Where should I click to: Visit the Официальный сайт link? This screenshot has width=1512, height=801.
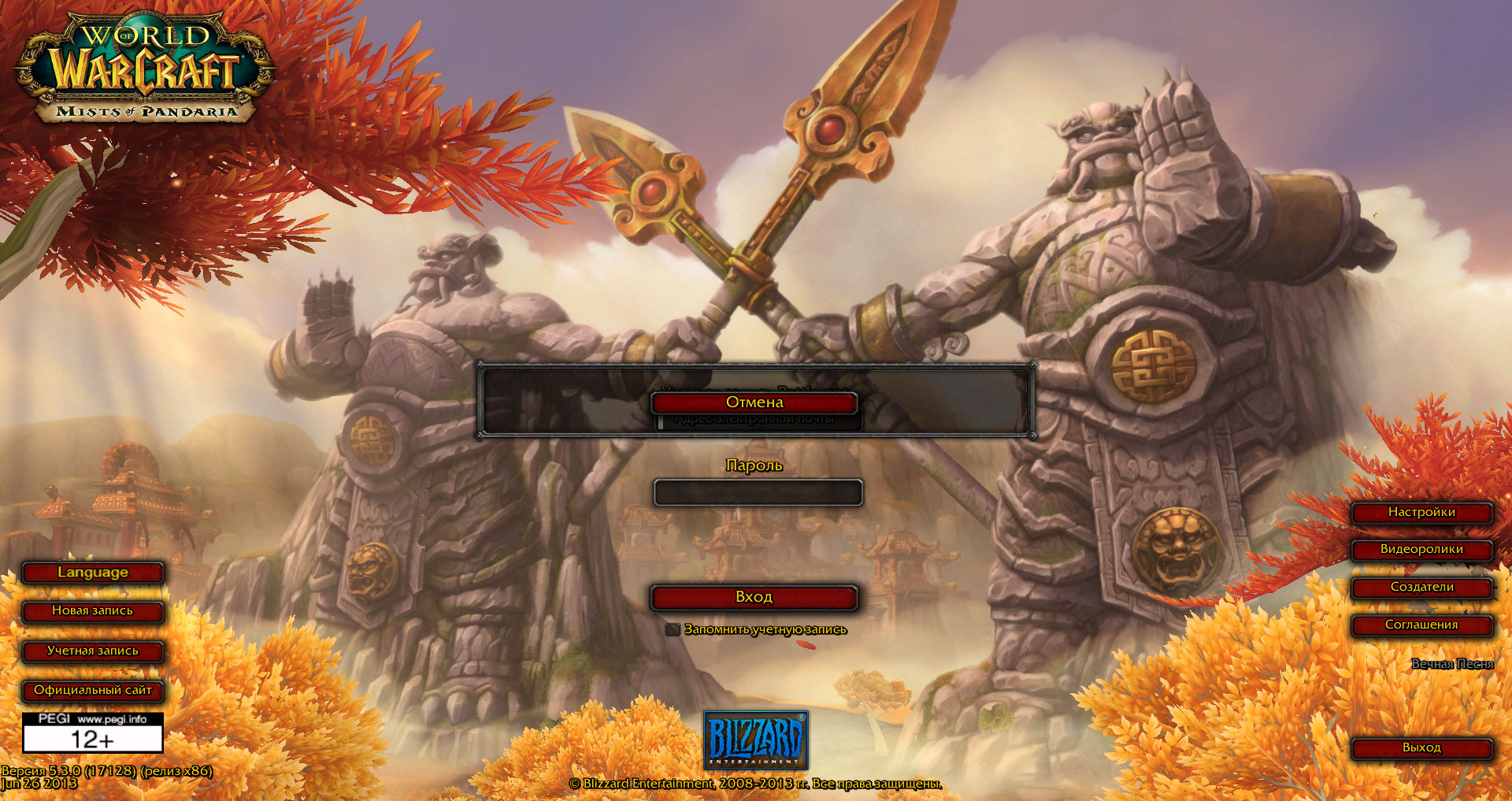[93, 692]
